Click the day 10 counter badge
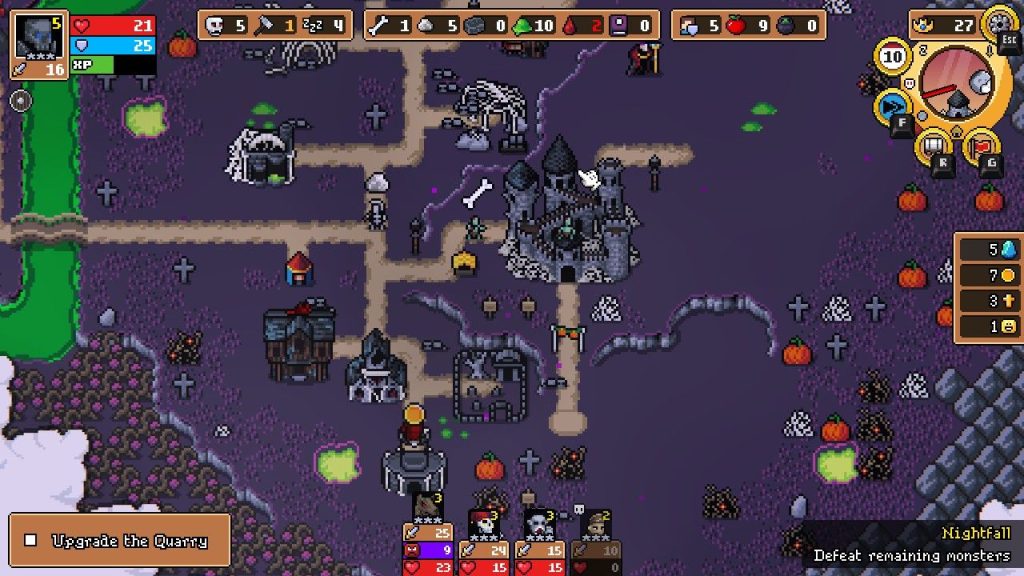1024x576 pixels. tap(893, 57)
